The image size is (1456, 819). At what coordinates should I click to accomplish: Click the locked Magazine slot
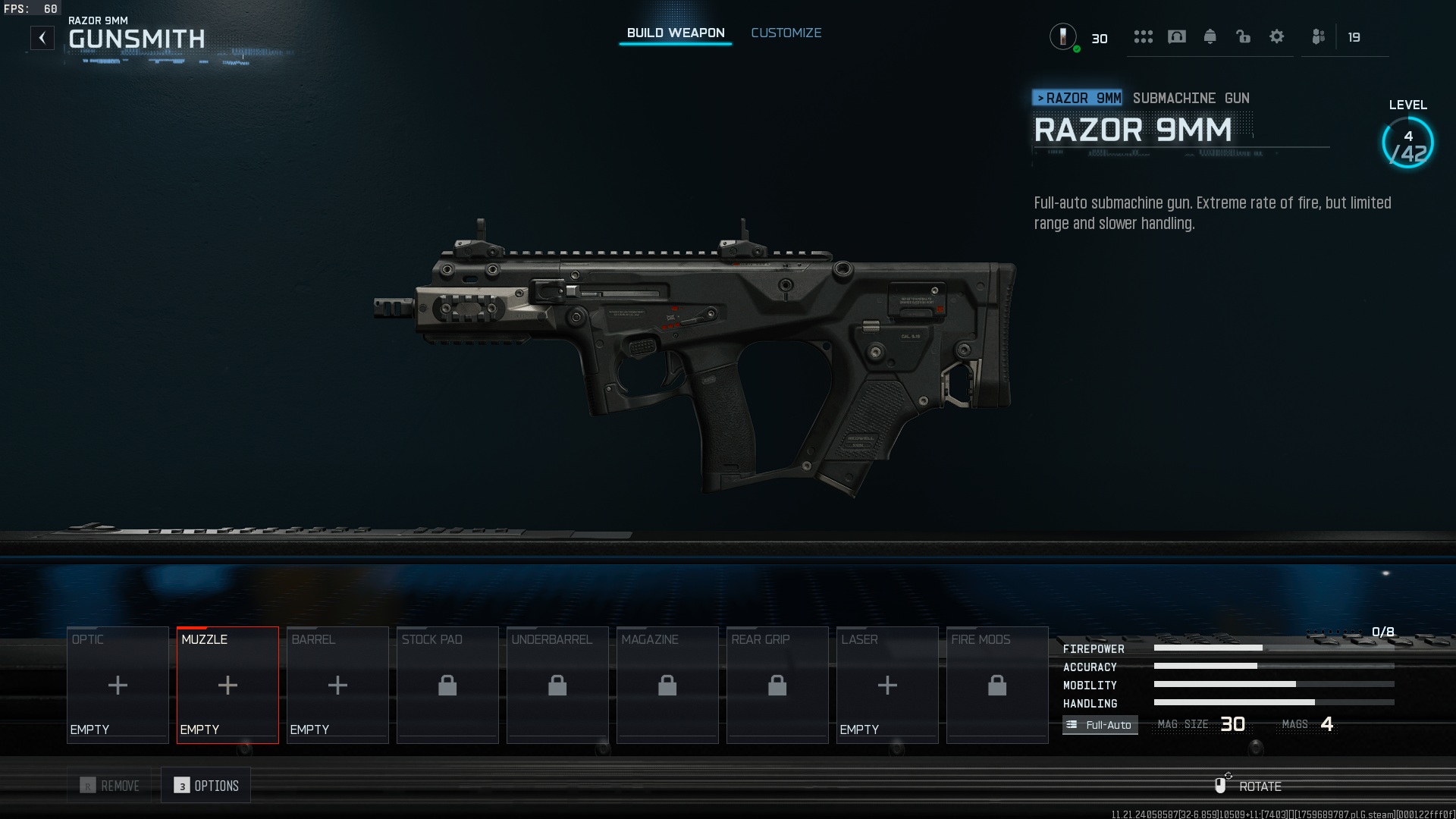click(x=667, y=685)
